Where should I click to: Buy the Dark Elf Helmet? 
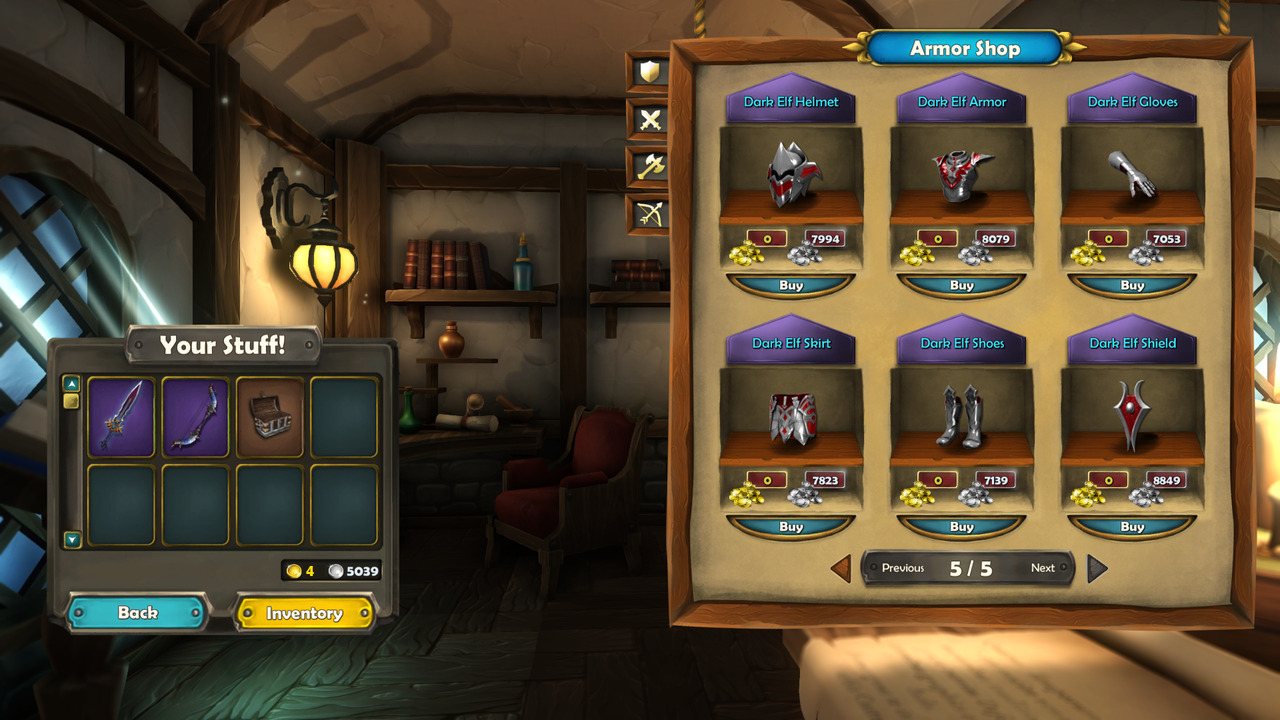coord(791,286)
